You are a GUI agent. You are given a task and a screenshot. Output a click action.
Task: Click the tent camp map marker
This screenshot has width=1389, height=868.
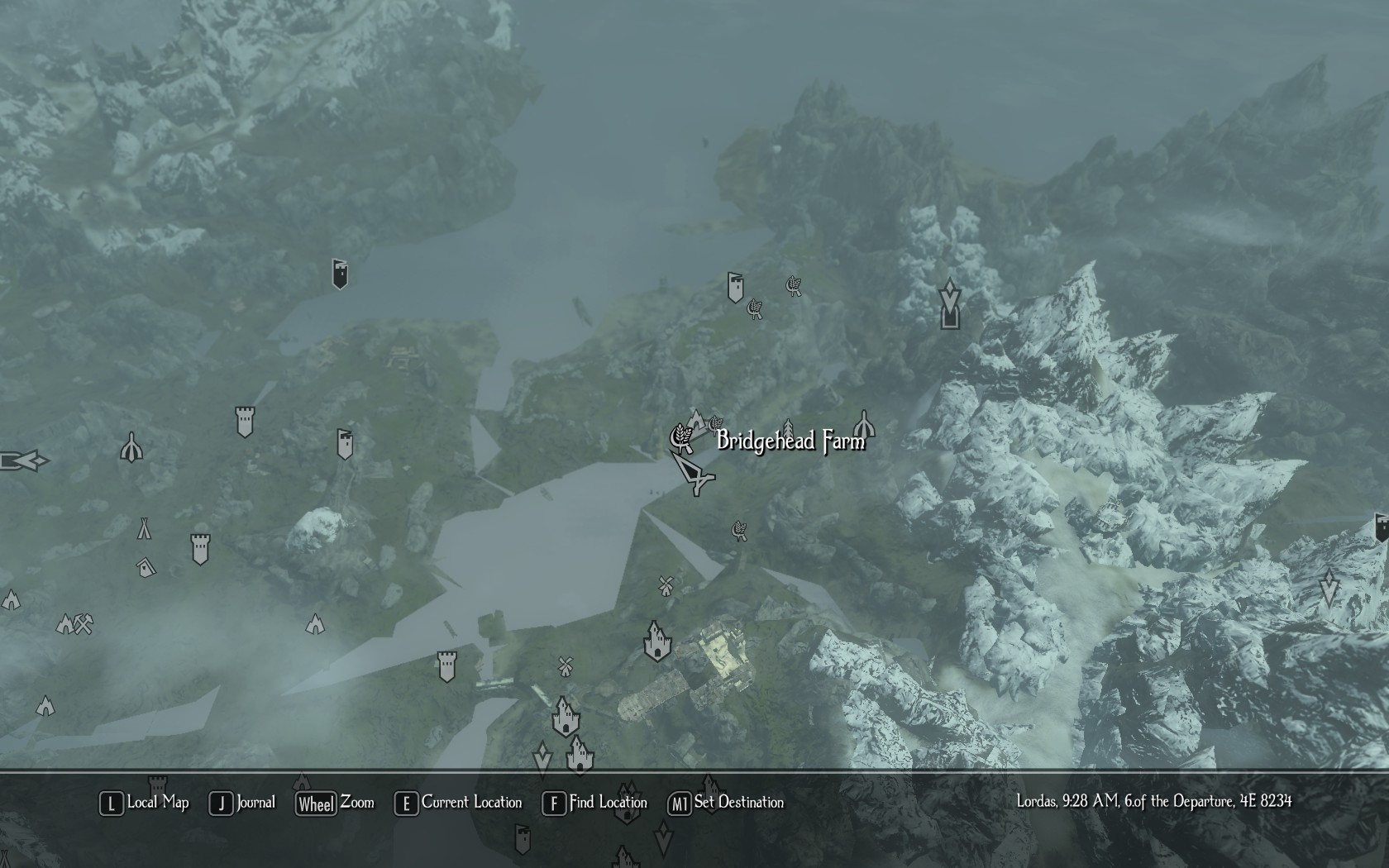(144, 527)
